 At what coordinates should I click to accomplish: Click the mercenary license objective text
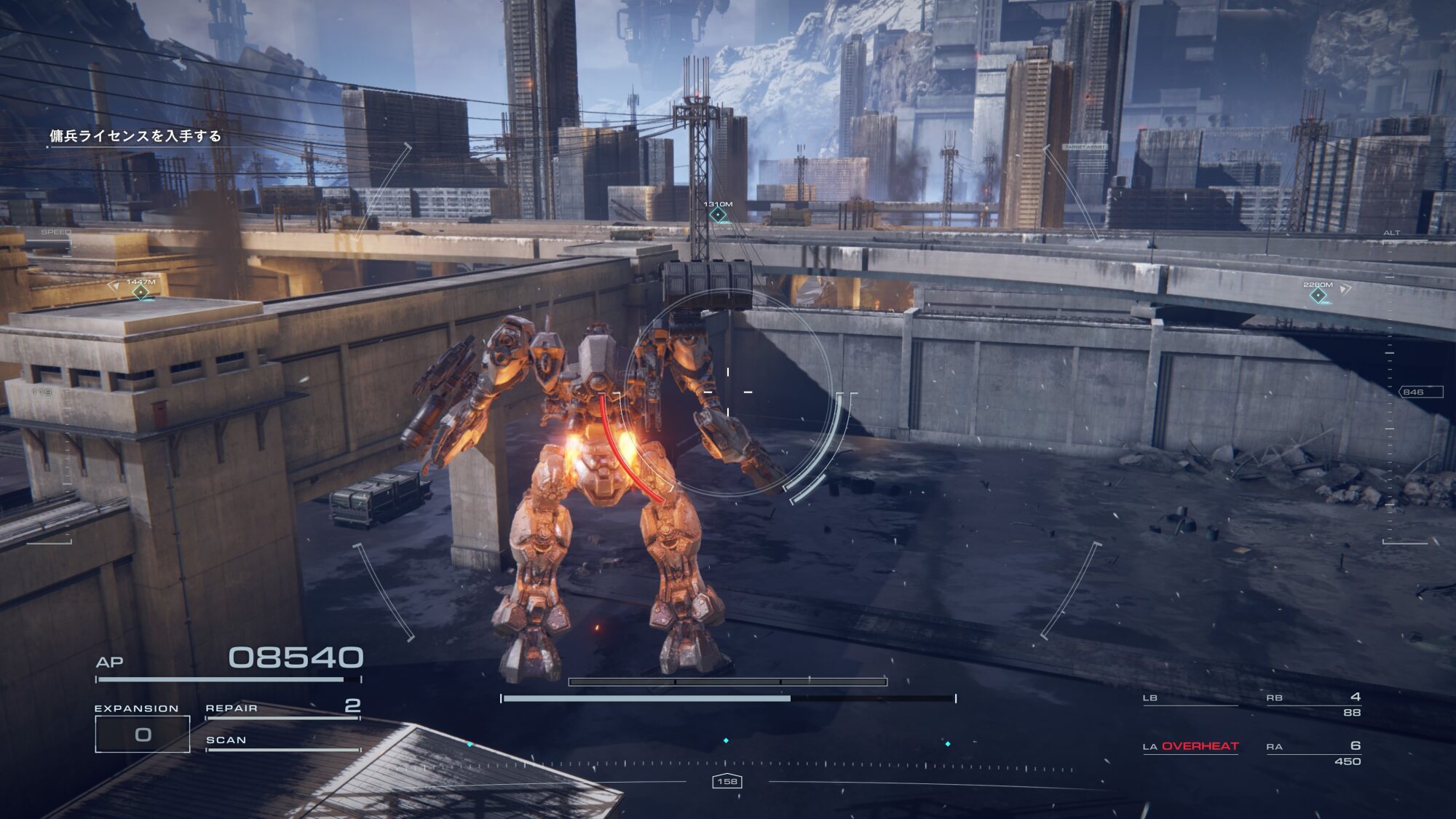pyautogui.click(x=135, y=136)
